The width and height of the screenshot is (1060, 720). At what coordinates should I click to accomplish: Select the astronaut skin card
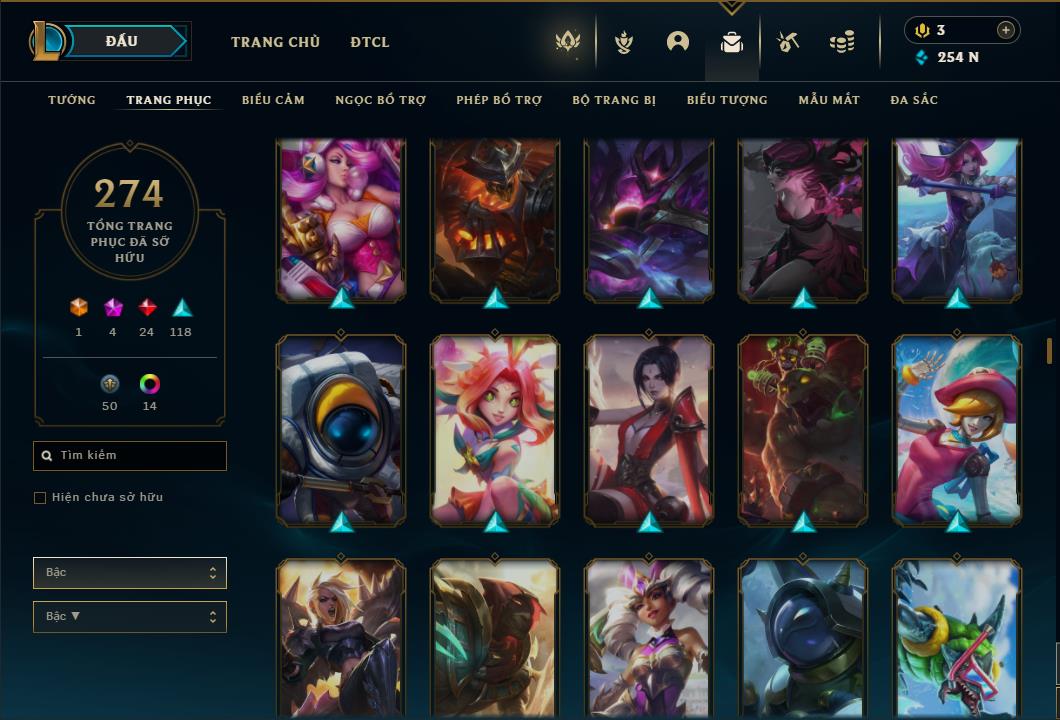tap(341, 430)
